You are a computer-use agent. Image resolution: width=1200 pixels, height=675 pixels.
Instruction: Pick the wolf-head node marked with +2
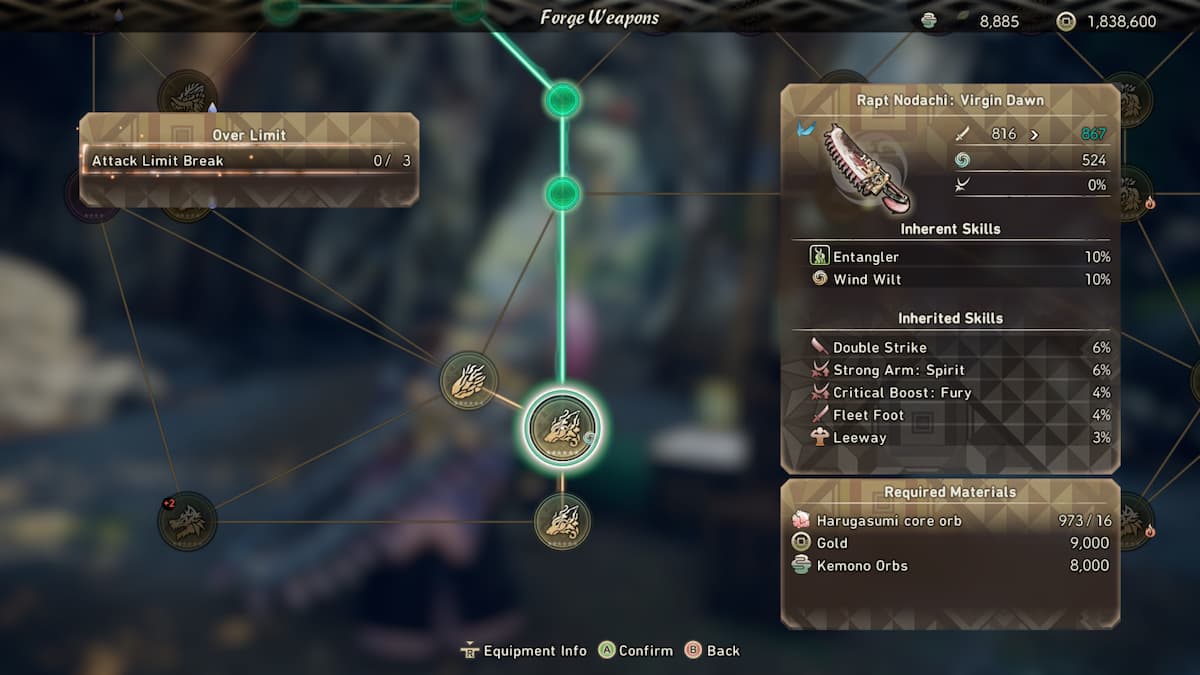click(187, 521)
